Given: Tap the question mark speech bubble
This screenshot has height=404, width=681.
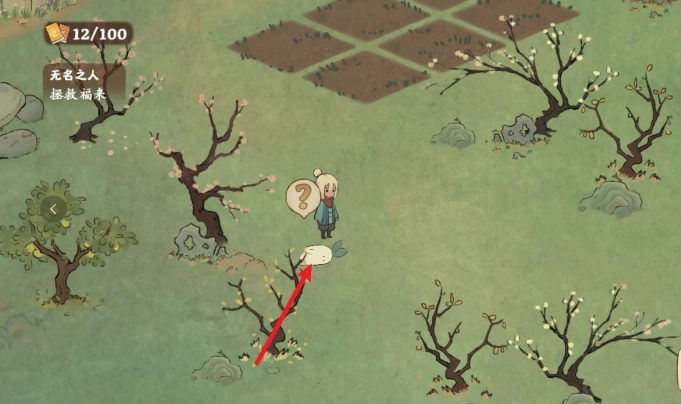Looking at the screenshot, I should tap(300, 196).
